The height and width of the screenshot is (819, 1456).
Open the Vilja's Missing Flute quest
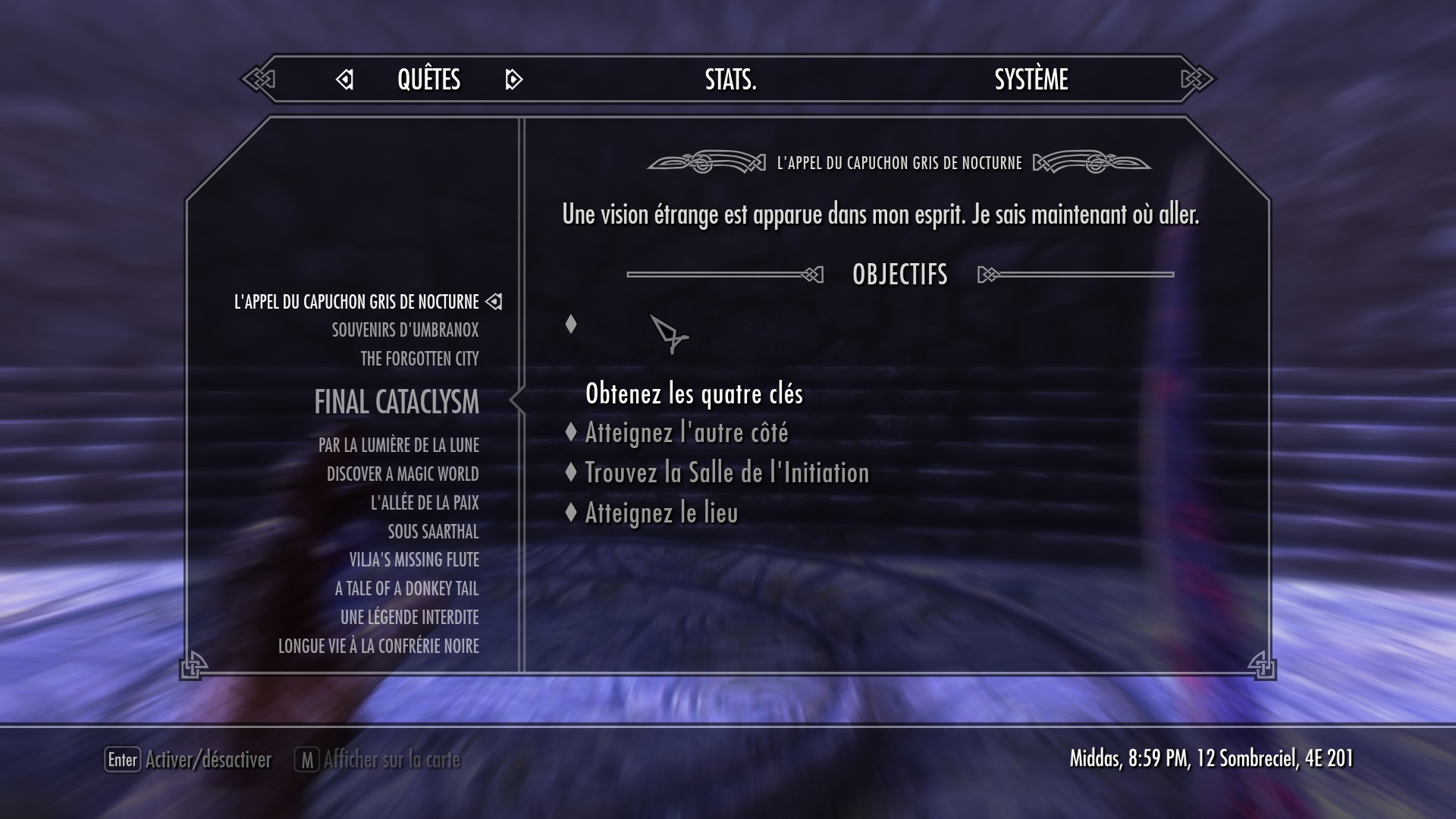pyautogui.click(x=414, y=560)
